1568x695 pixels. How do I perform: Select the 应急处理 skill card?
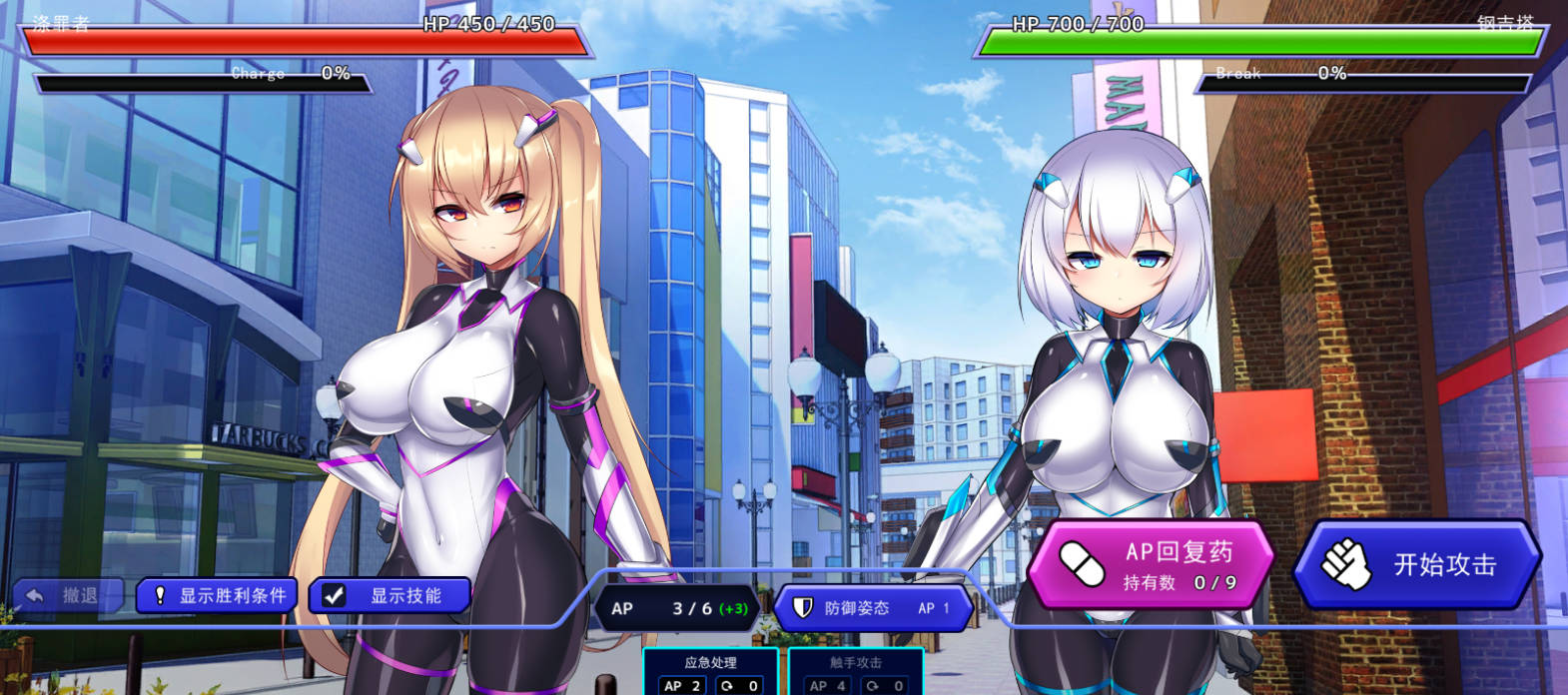tap(710, 672)
